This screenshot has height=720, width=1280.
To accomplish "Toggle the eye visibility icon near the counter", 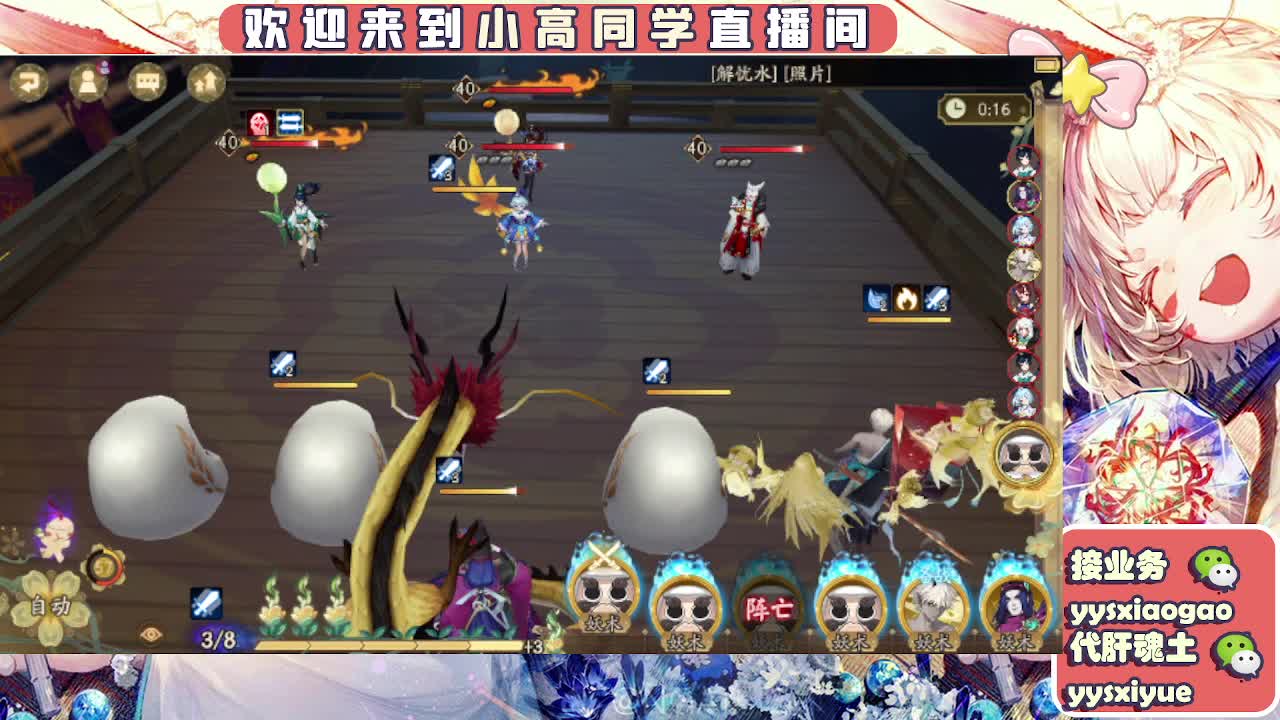I will [149, 633].
